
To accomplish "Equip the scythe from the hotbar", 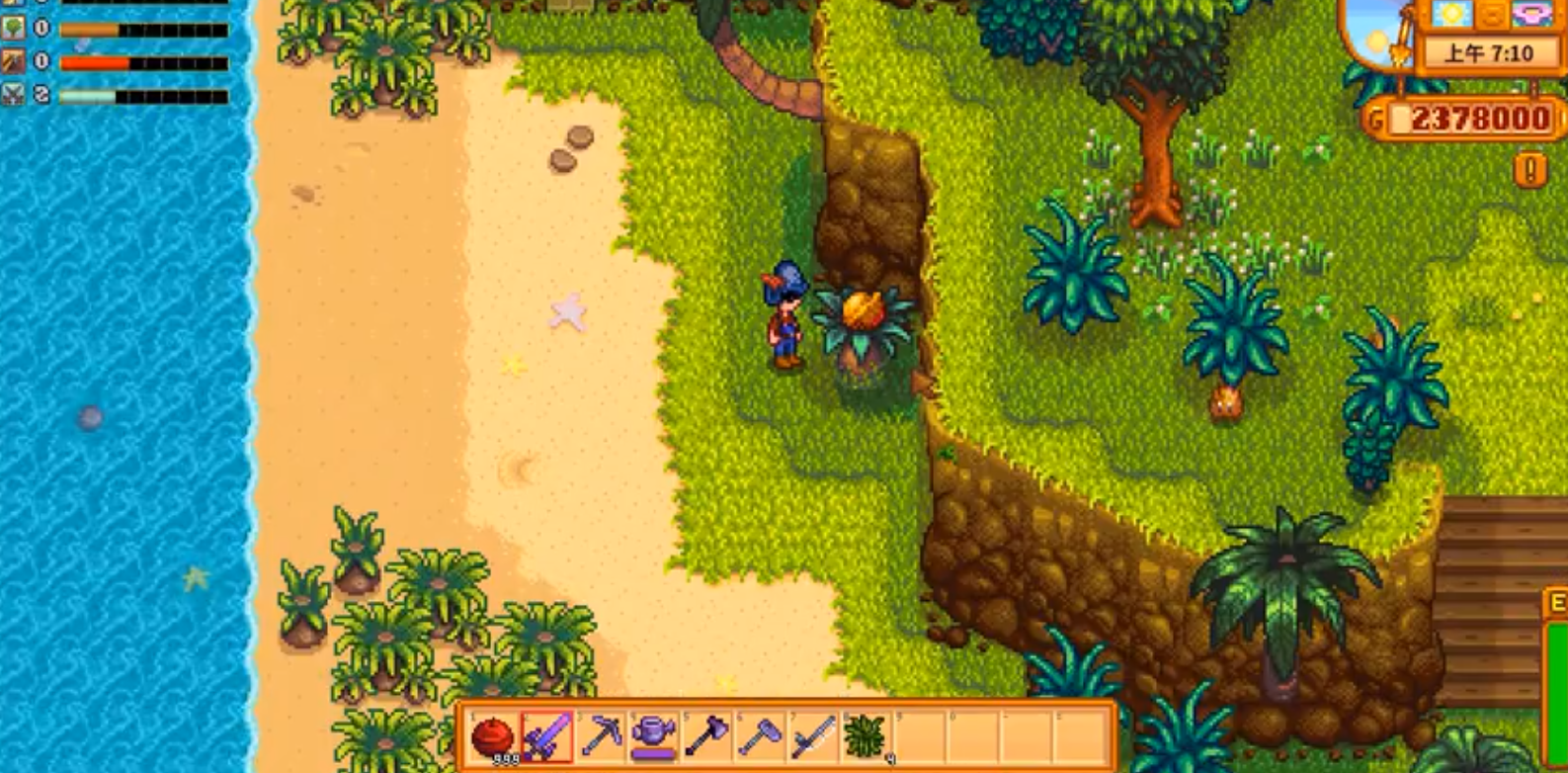I will click(x=813, y=736).
